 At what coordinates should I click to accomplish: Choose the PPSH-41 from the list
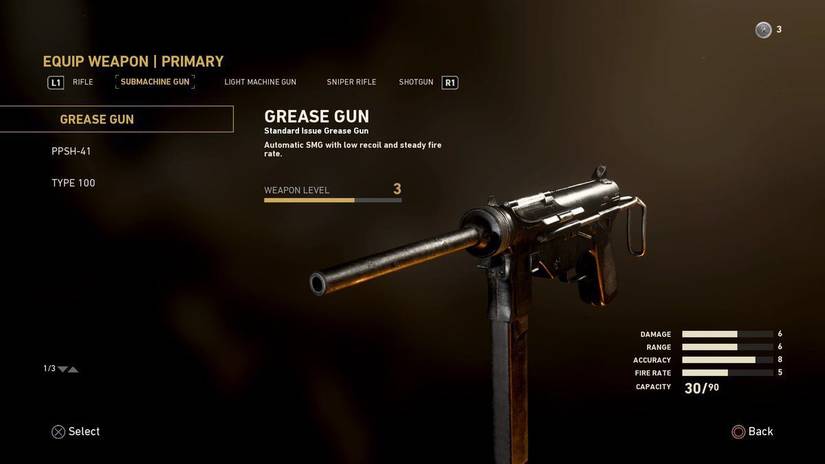click(72, 151)
